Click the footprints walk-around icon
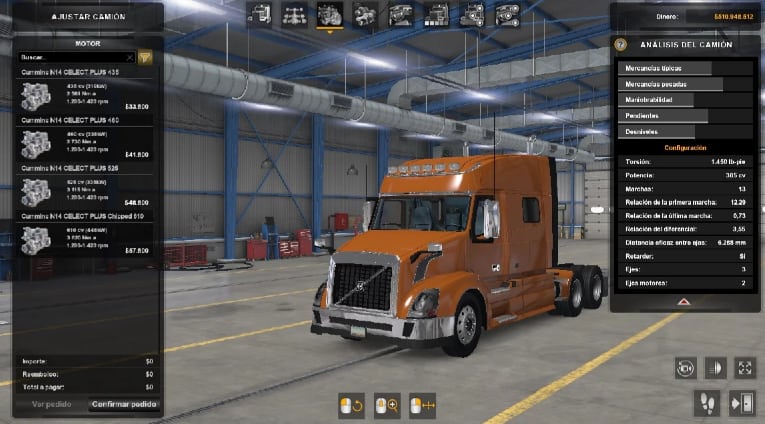 point(707,403)
